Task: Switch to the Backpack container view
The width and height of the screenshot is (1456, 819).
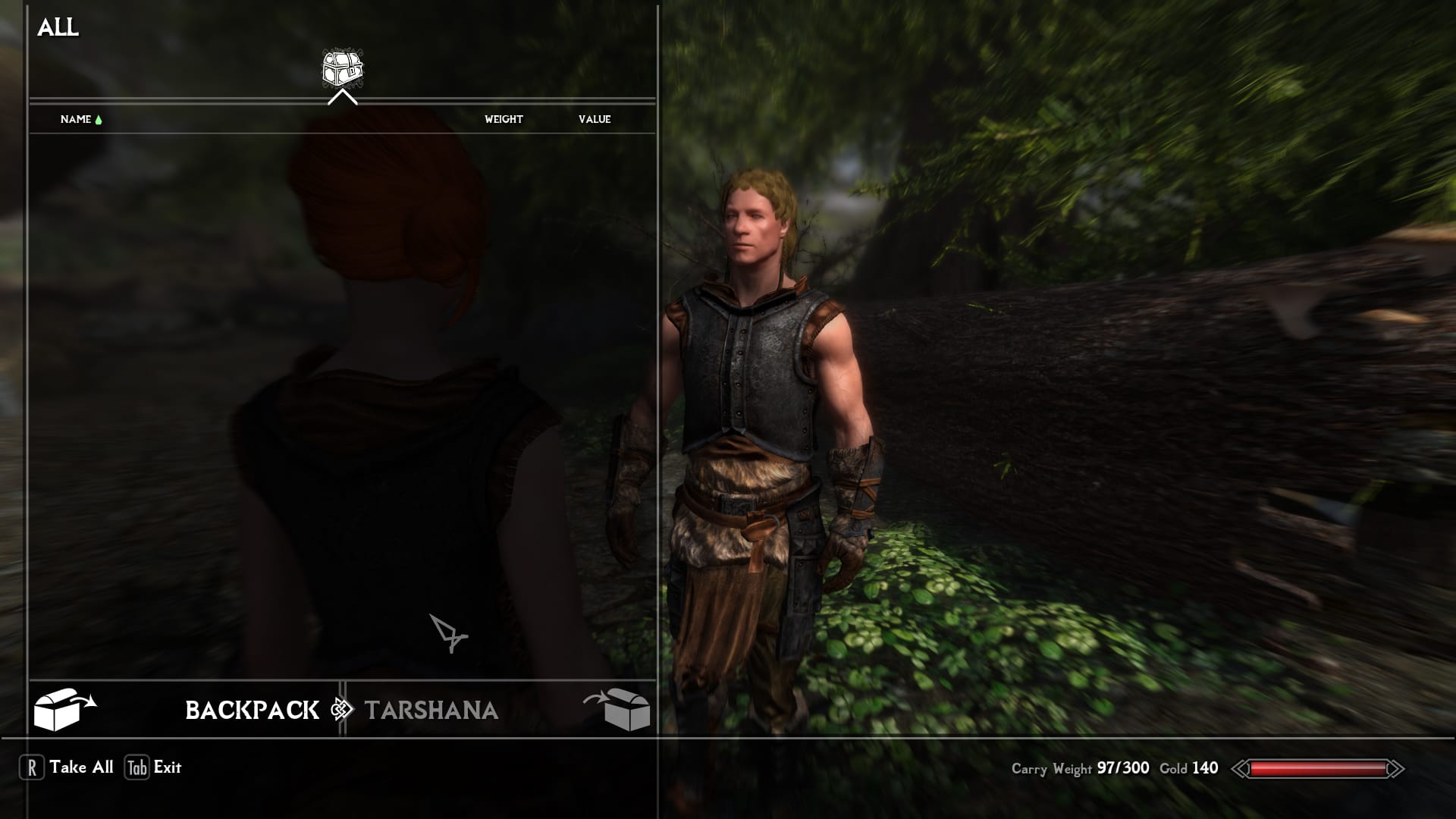Action: coord(252,710)
